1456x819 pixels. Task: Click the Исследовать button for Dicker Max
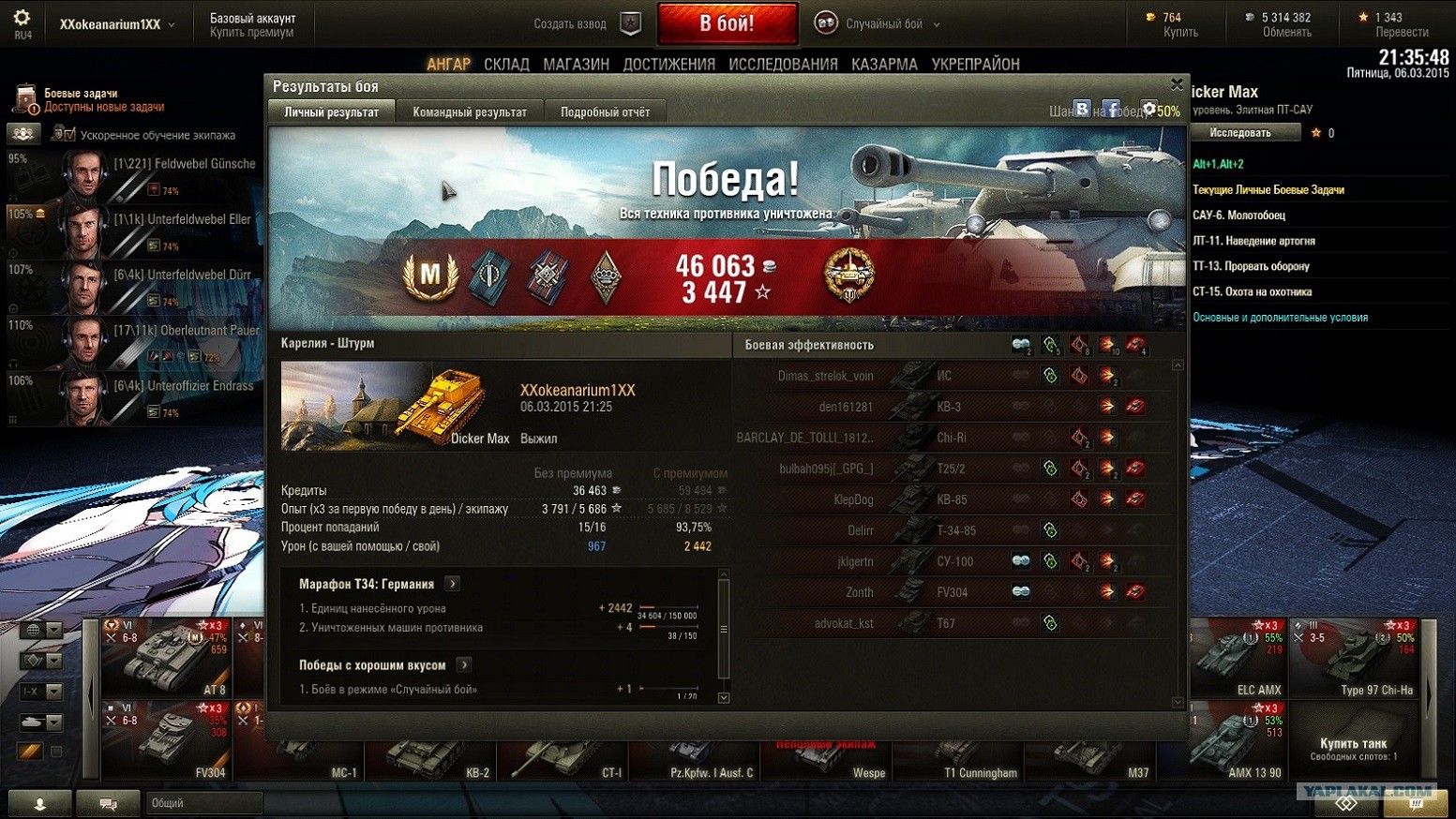tap(1240, 133)
